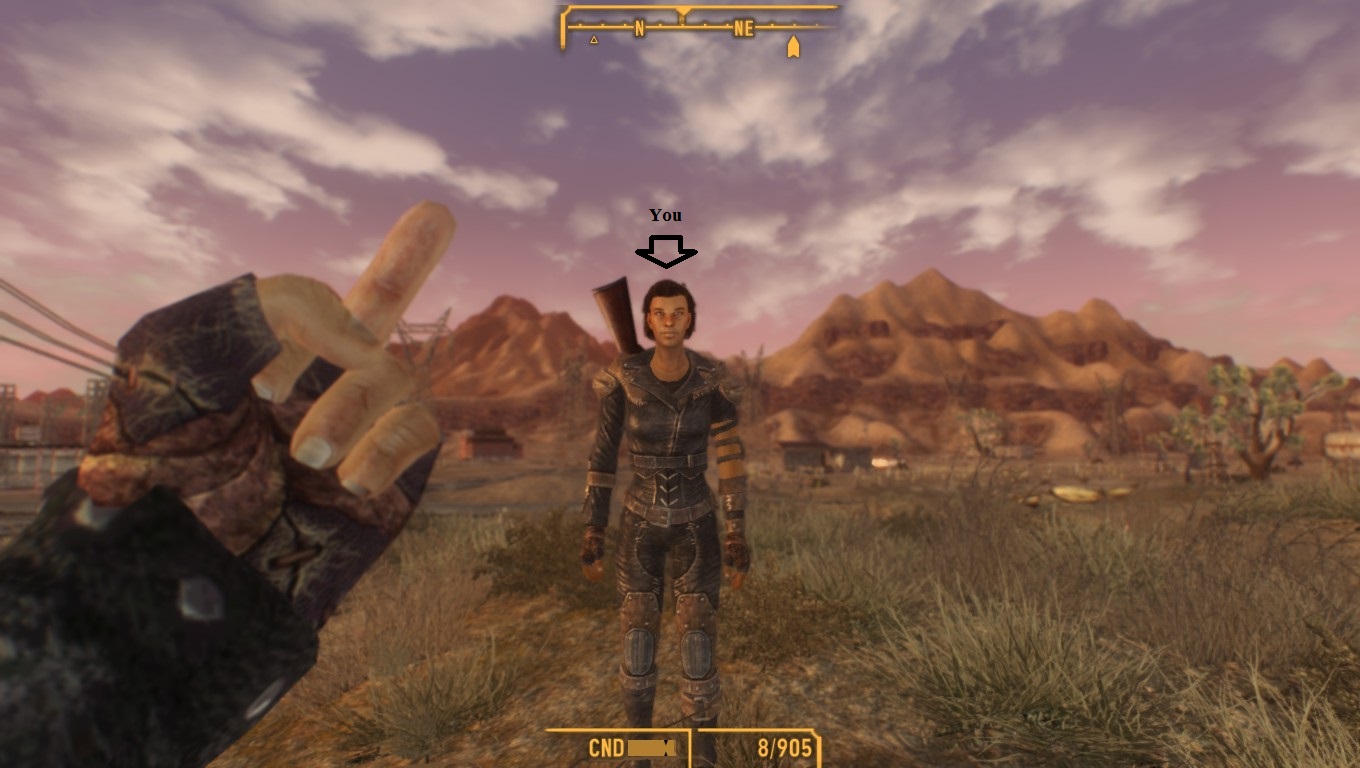Select the solid quest marker on the compass
Screen dimensions: 1360x768
click(793, 47)
